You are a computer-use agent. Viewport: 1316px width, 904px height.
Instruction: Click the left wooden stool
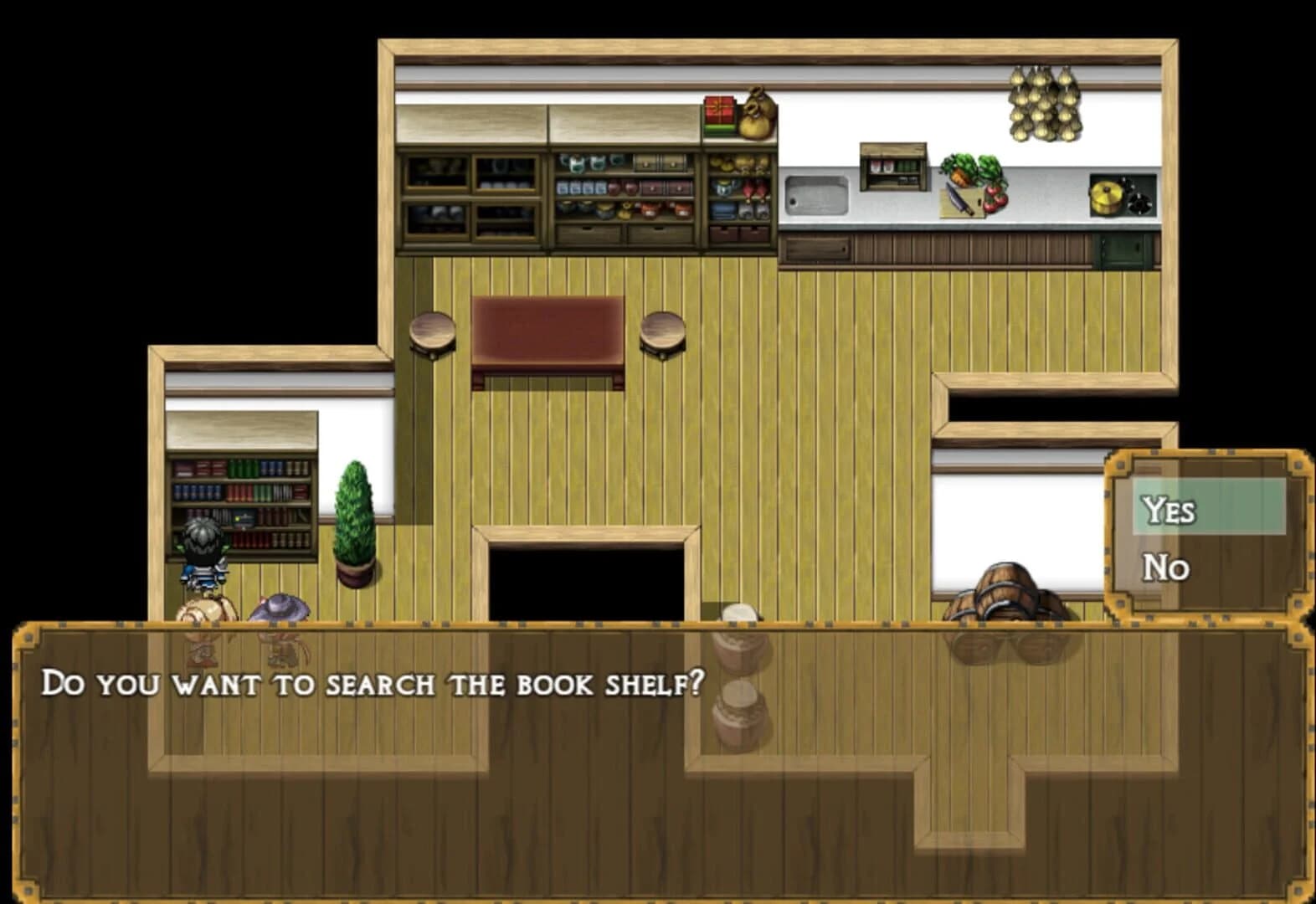[x=430, y=330]
